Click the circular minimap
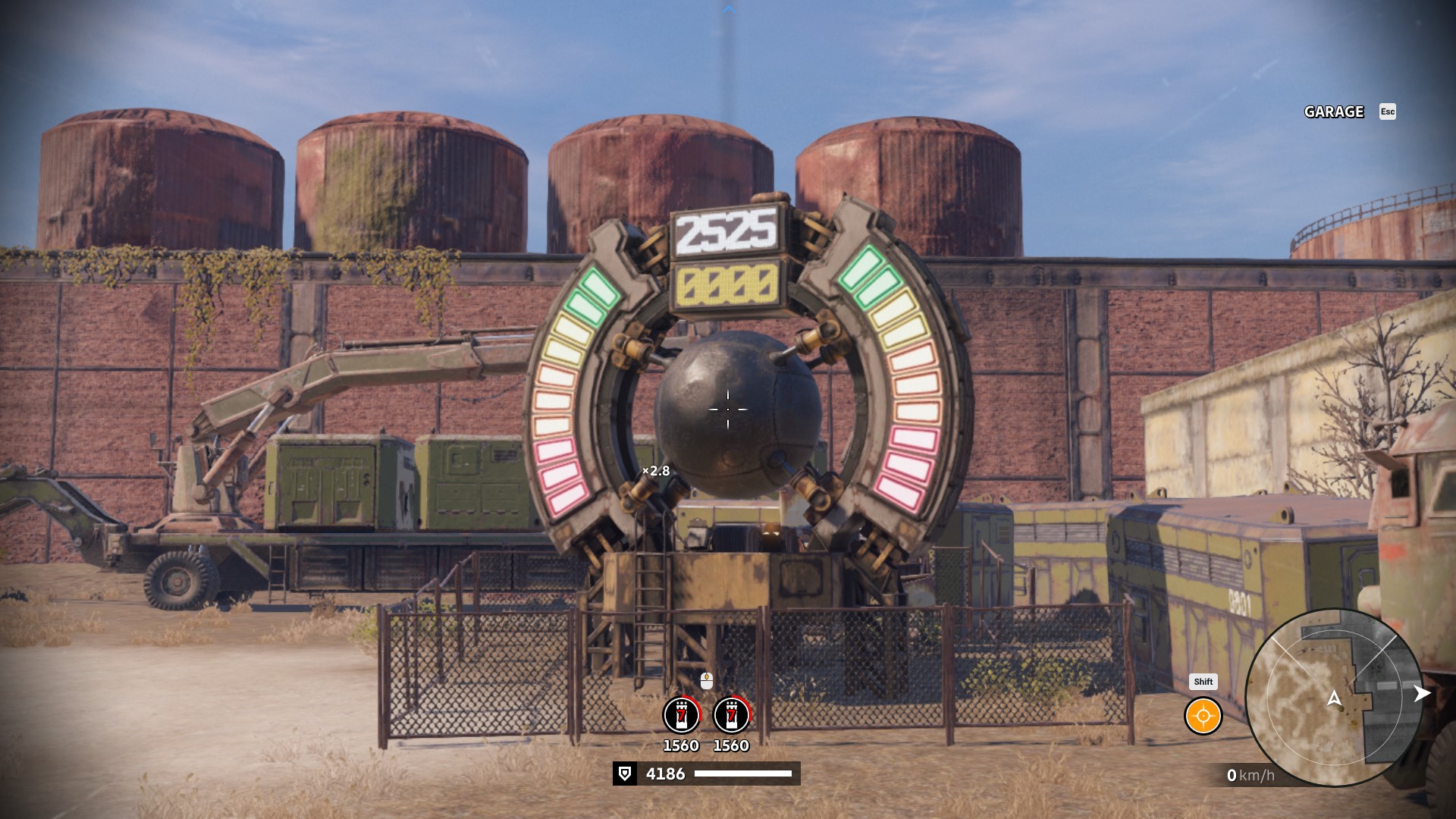The image size is (1456, 819). 1334,698
